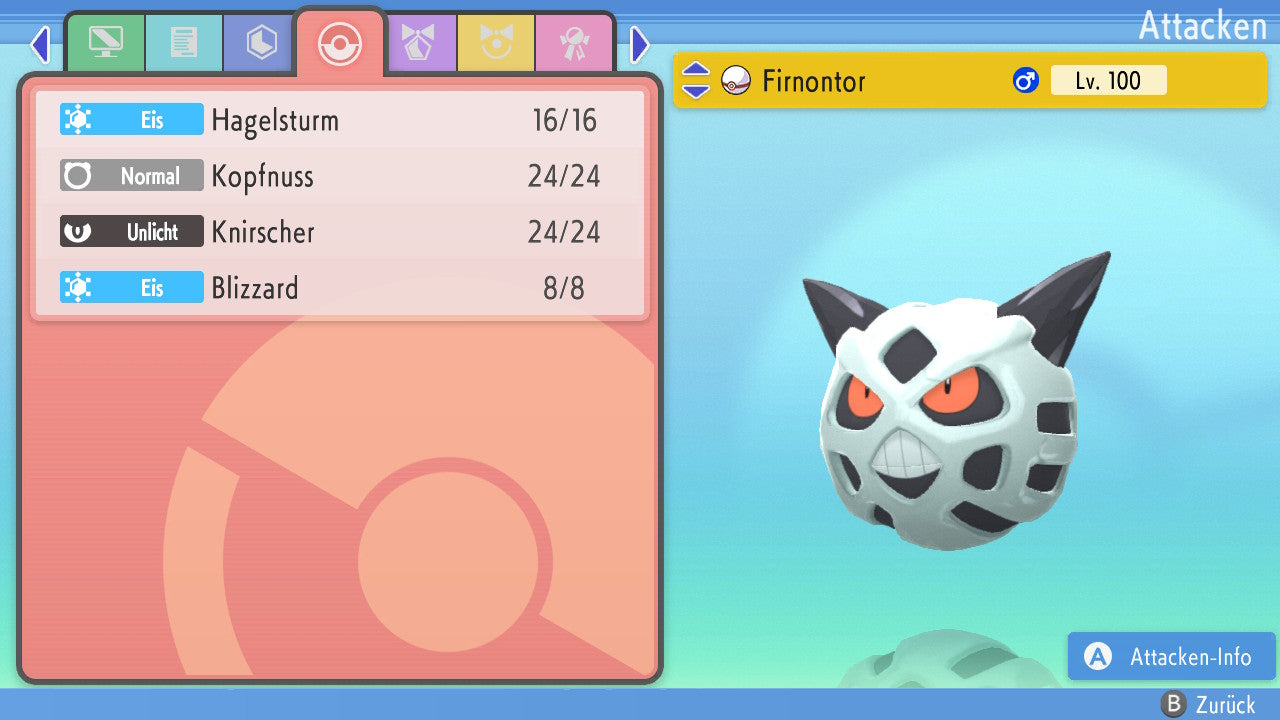
Task: Open the teal document notes tab
Action: tap(183, 43)
